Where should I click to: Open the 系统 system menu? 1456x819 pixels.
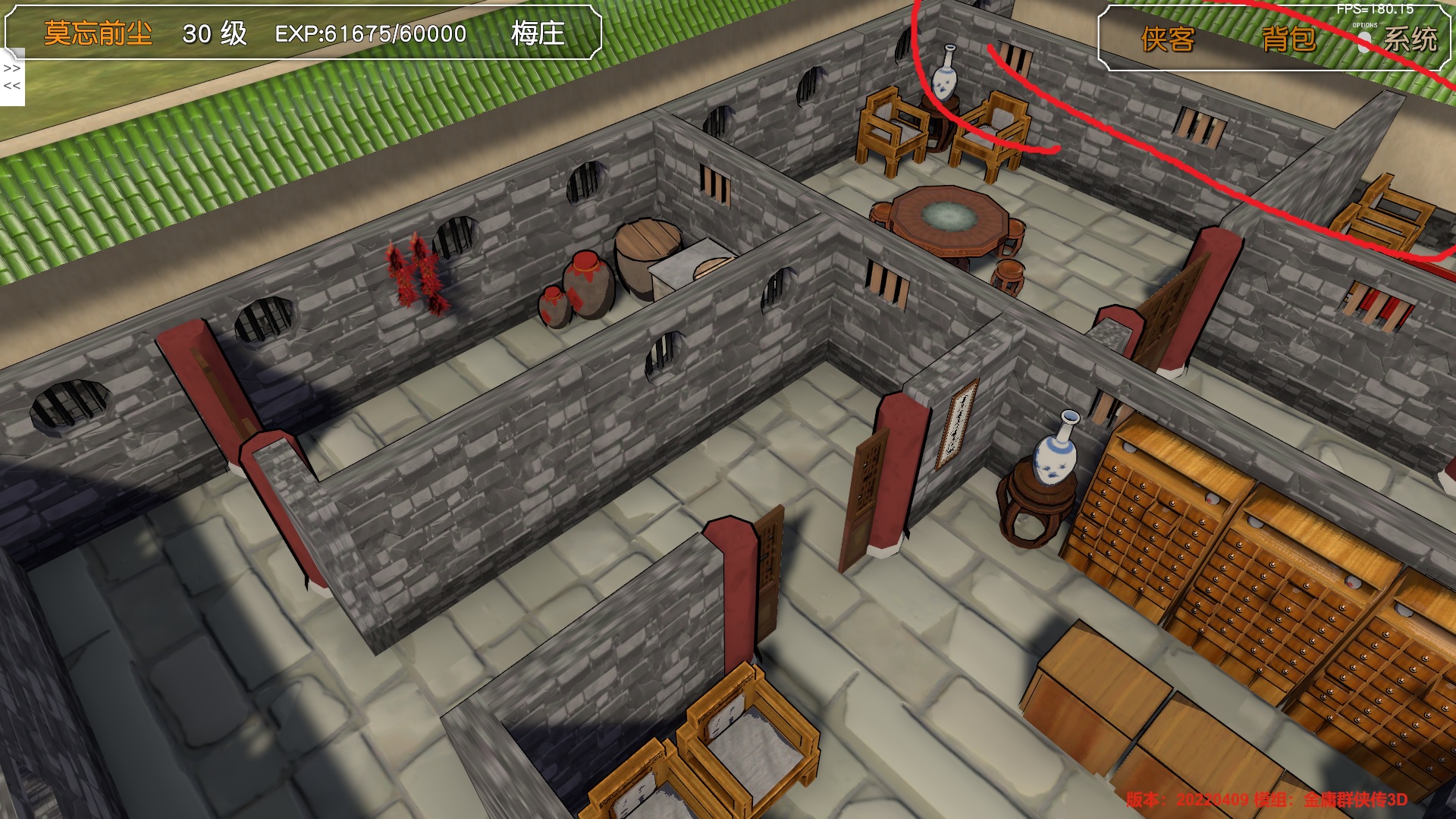point(1410,39)
